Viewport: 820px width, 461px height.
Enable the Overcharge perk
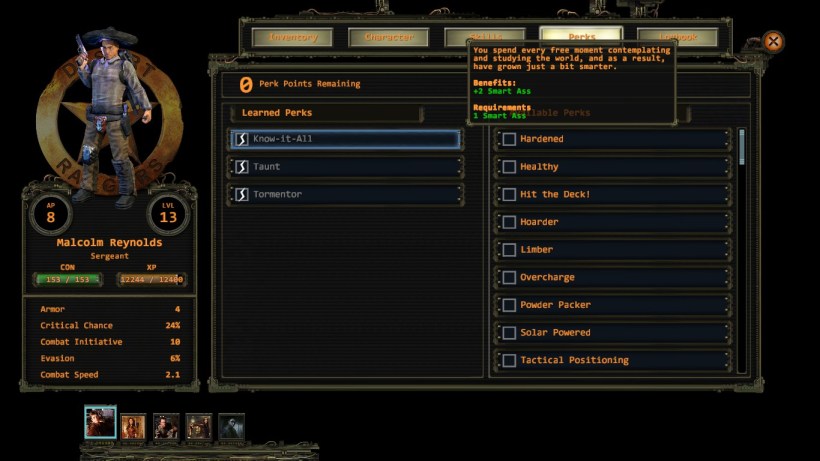click(x=509, y=277)
